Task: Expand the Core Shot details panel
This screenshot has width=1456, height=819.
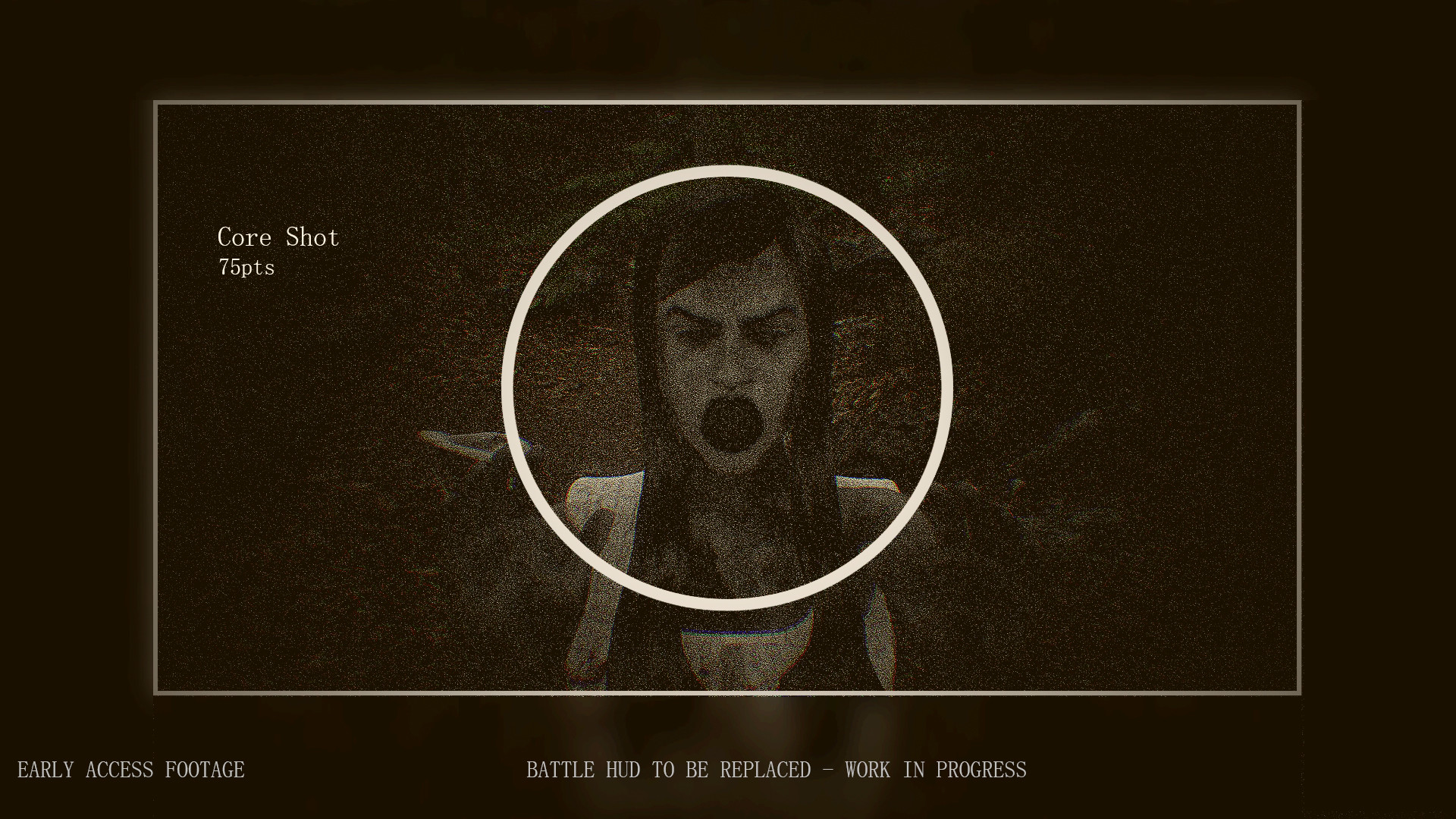Action: pyautogui.click(x=278, y=237)
